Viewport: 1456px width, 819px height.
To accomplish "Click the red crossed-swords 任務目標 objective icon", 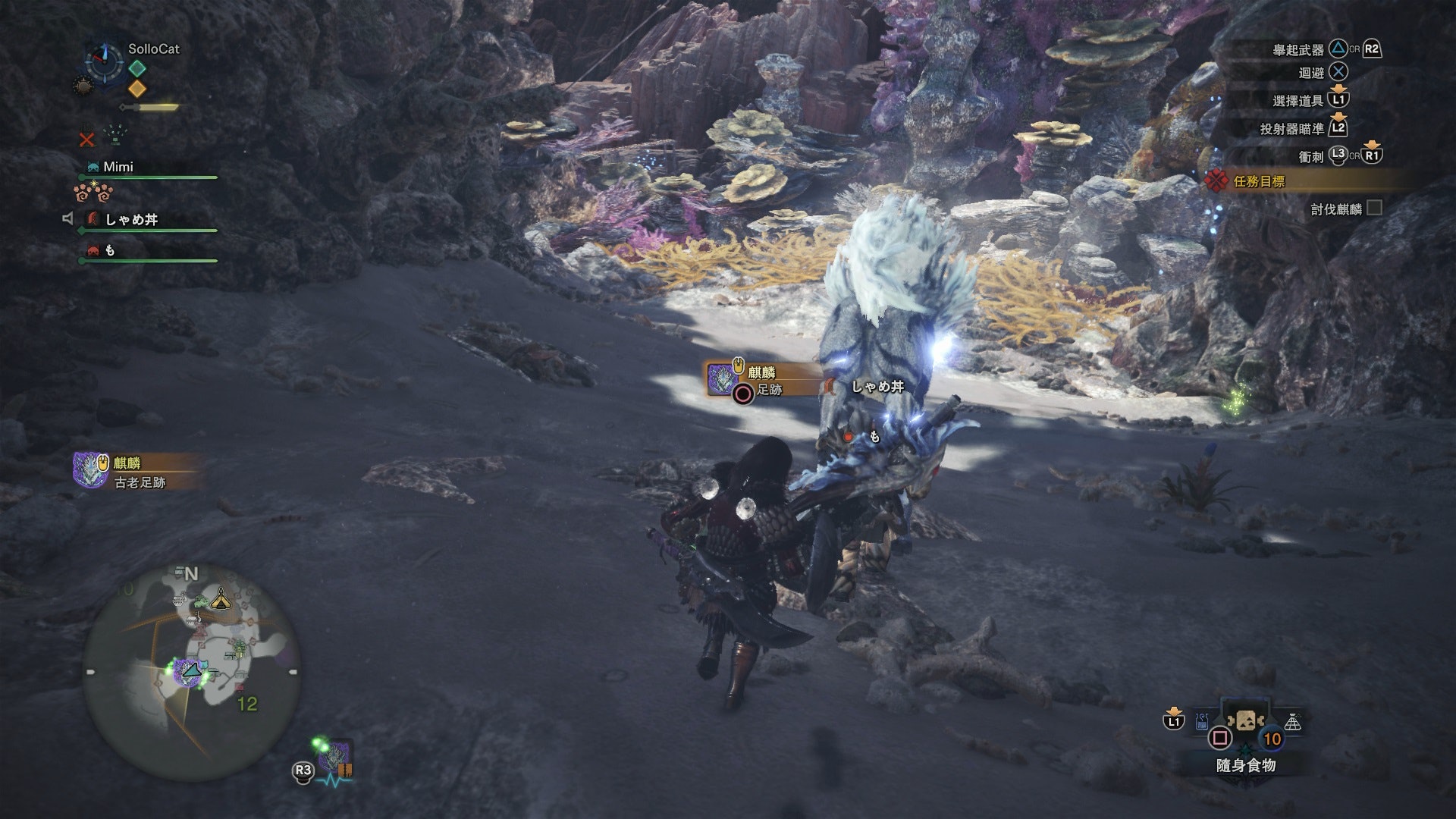I will 1217,179.
